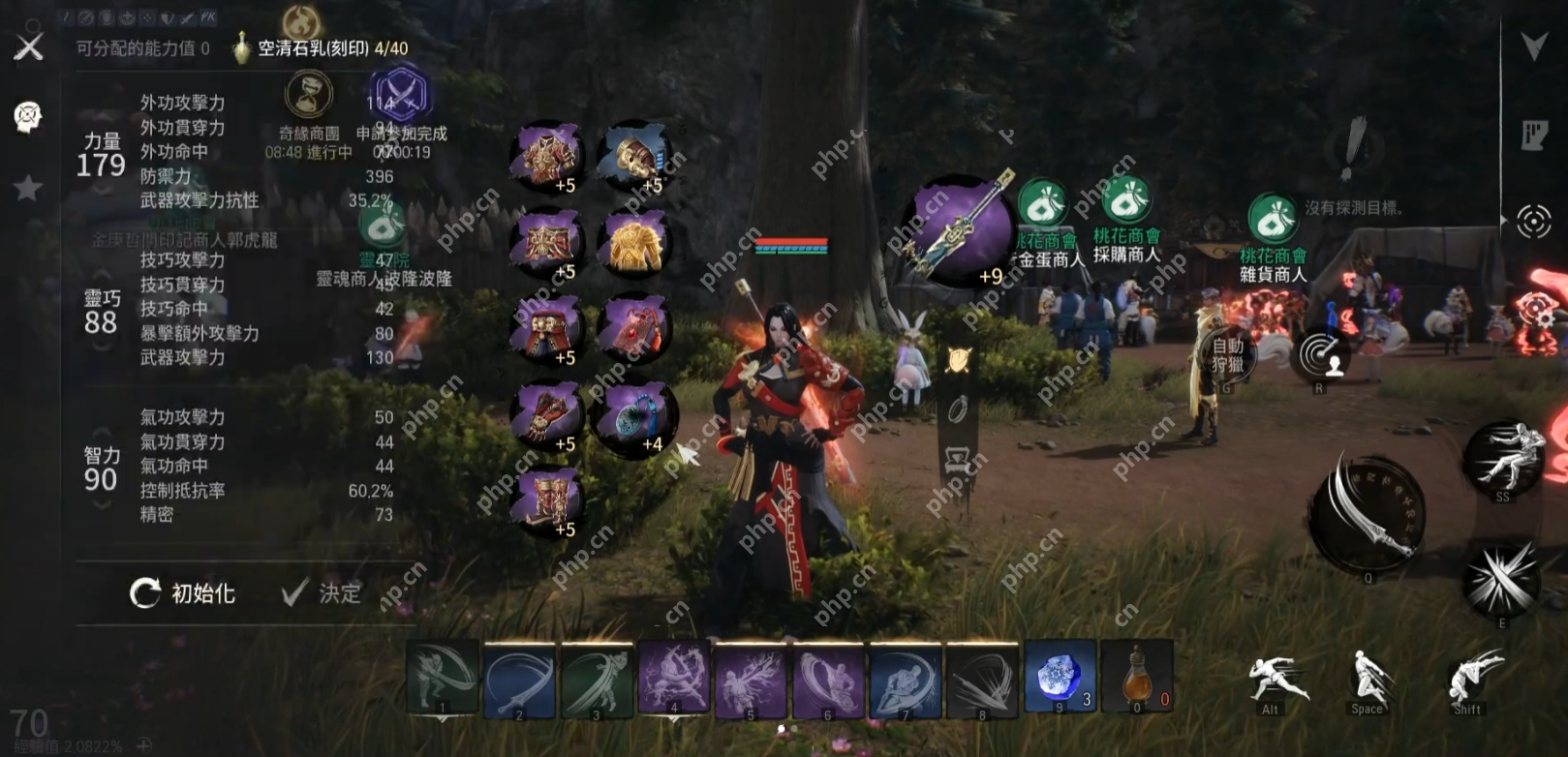
Task: Close the character stats panel
Action: (29, 46)
